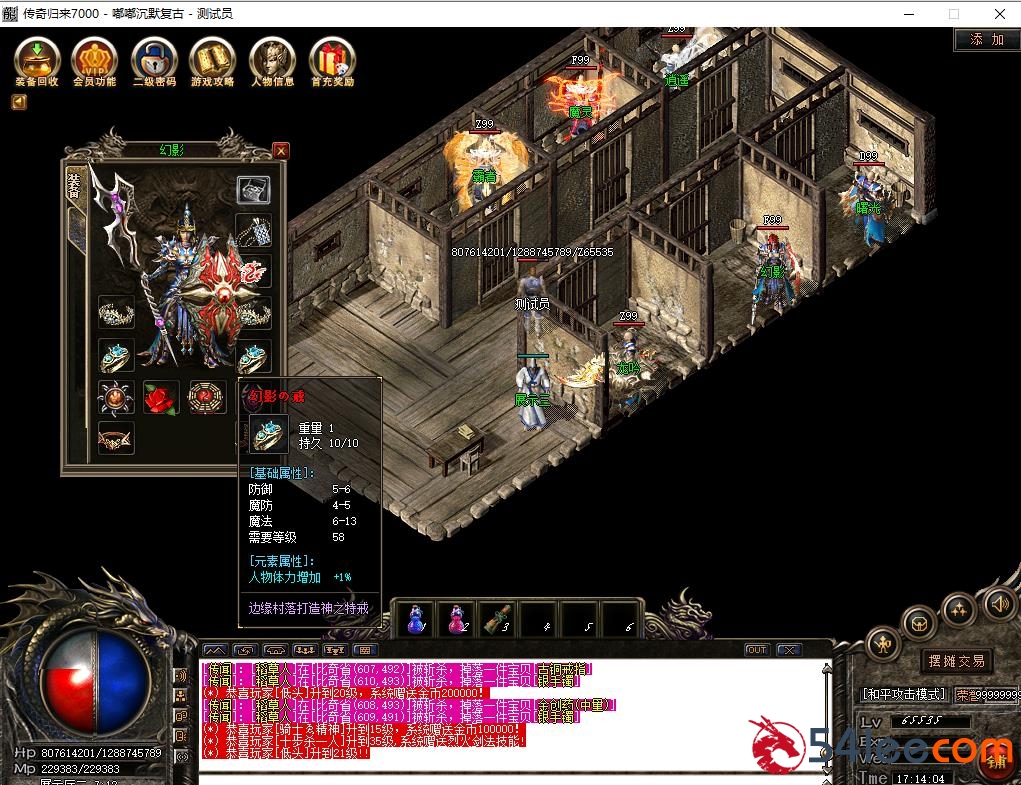Select the red rose equipment slot
Screen dimensions: 1021x785
(160, 397)
